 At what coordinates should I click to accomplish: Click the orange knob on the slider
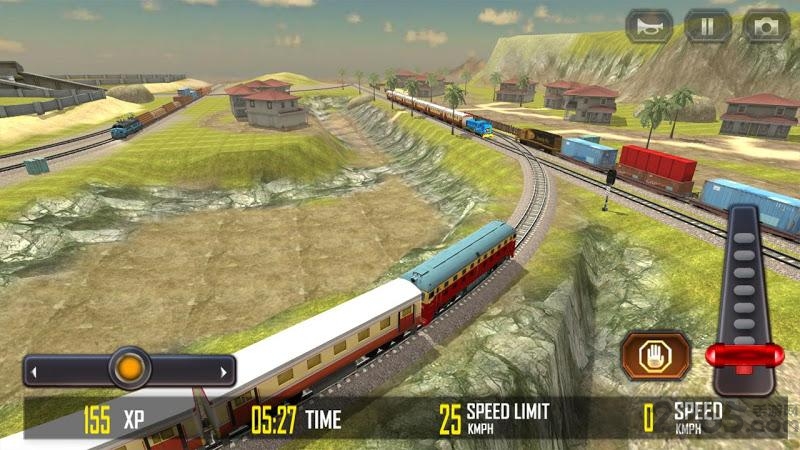129,369
